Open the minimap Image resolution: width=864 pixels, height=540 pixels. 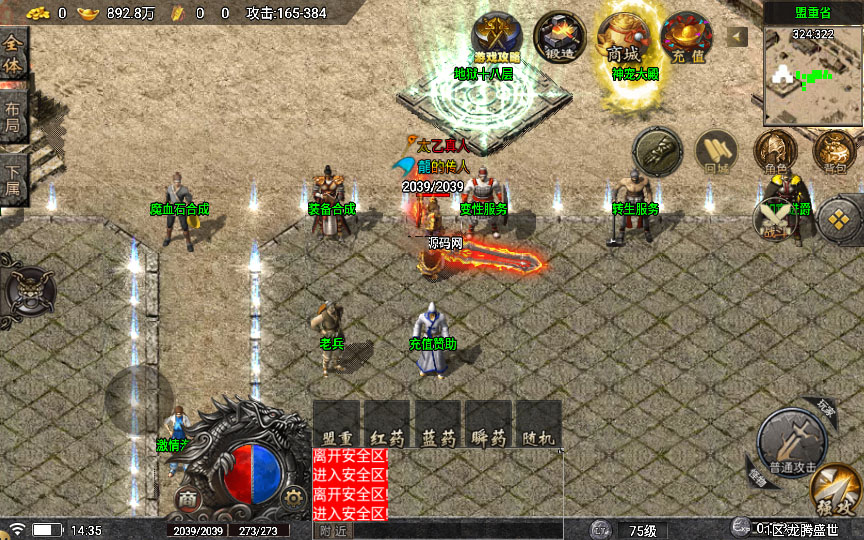coord(812,68)
